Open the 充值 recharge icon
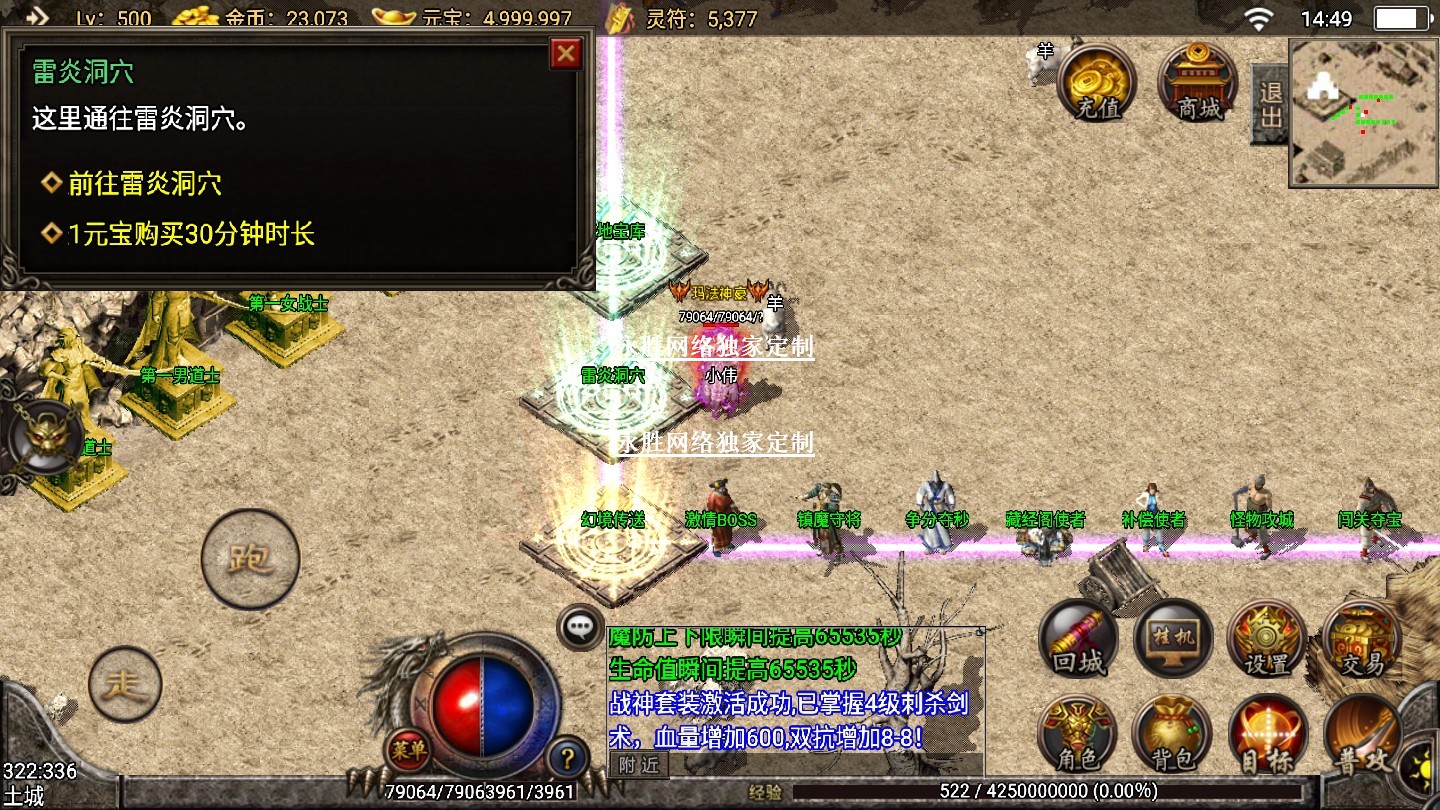This screenshot has height=810, width=1440. pos(1097,81)
